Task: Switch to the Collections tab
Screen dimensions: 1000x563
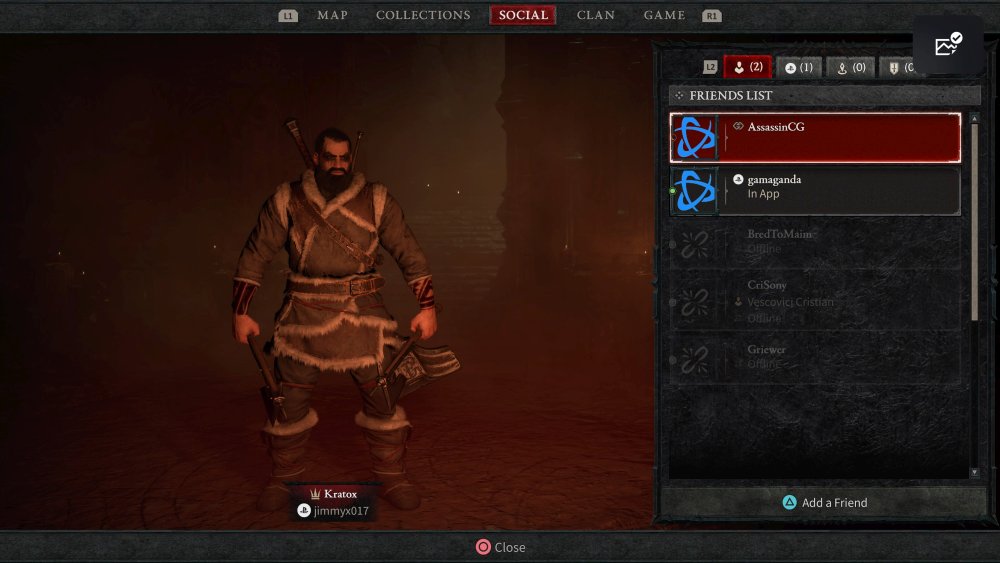Action: tap(423, 15)
